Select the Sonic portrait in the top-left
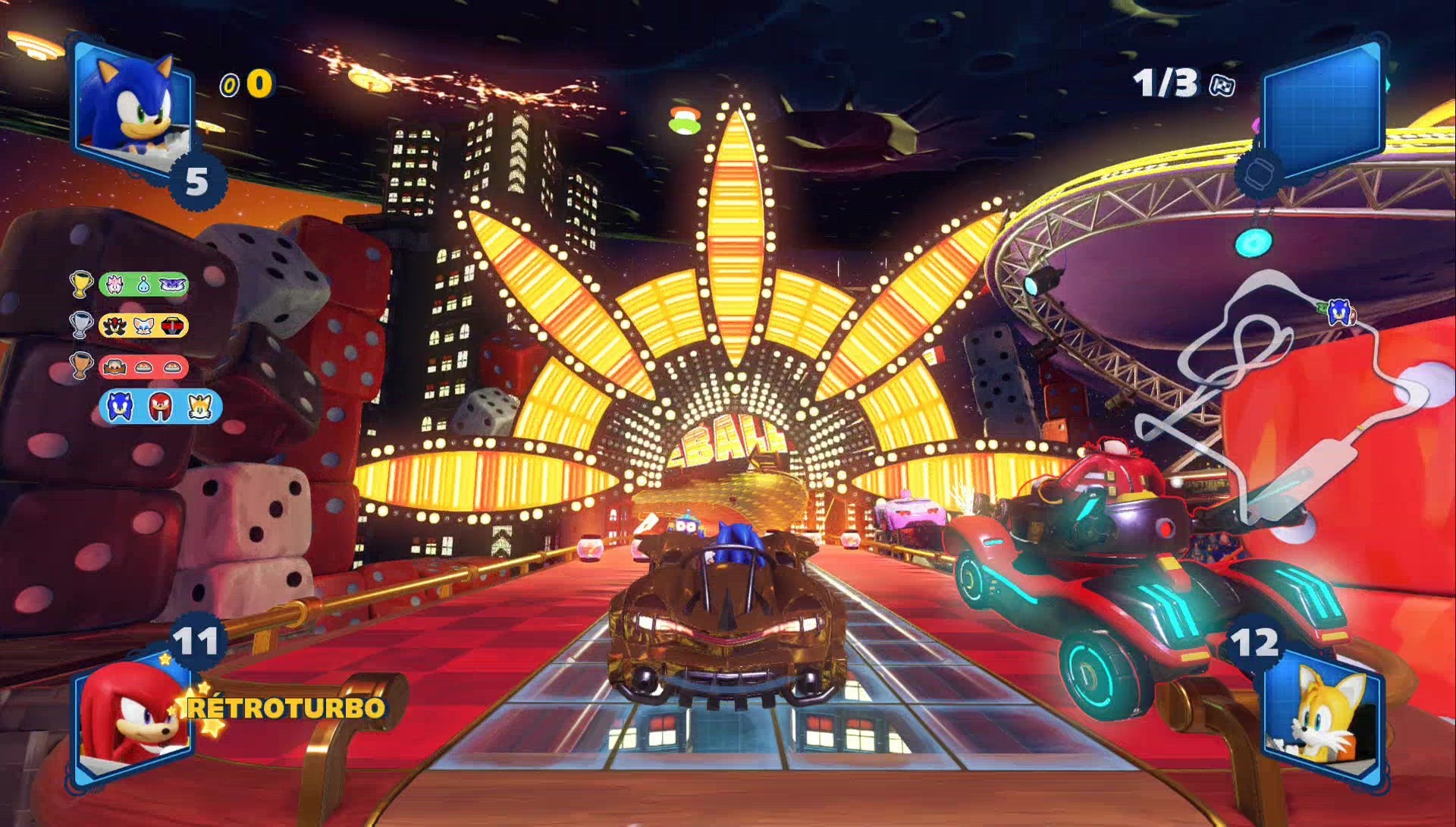Screen dimensions: 1456x827 coord(133,102)
